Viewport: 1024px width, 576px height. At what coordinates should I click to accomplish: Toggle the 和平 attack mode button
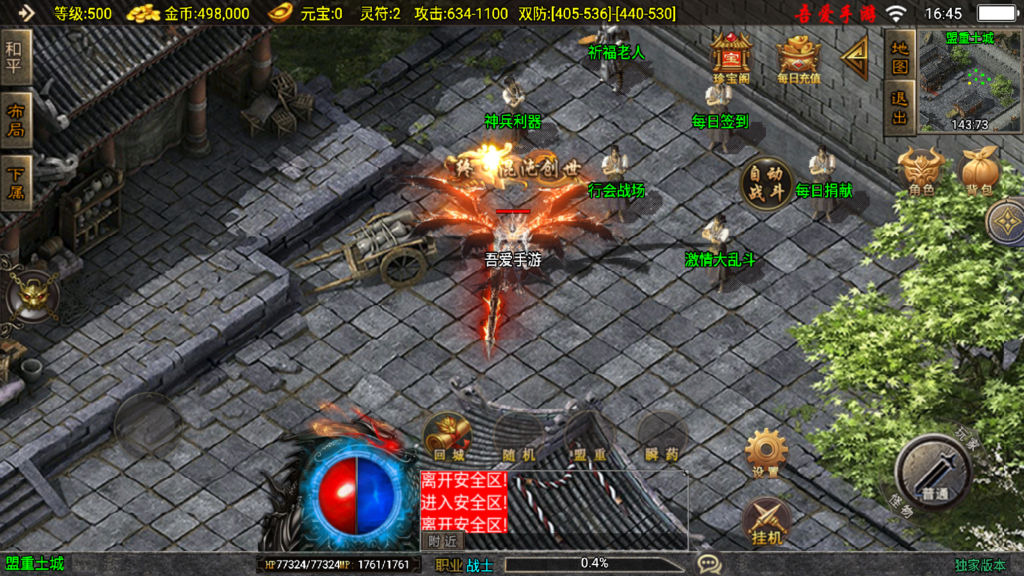[x=15, y=59]
